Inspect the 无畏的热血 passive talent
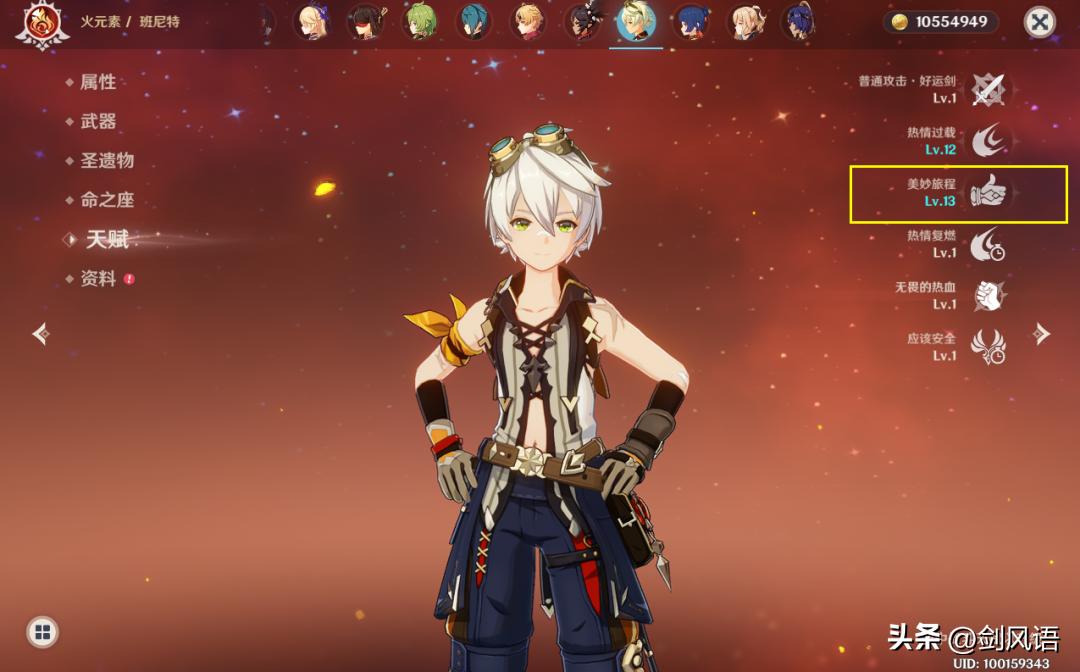This screenshot has height=672, width=1080. 989,295
